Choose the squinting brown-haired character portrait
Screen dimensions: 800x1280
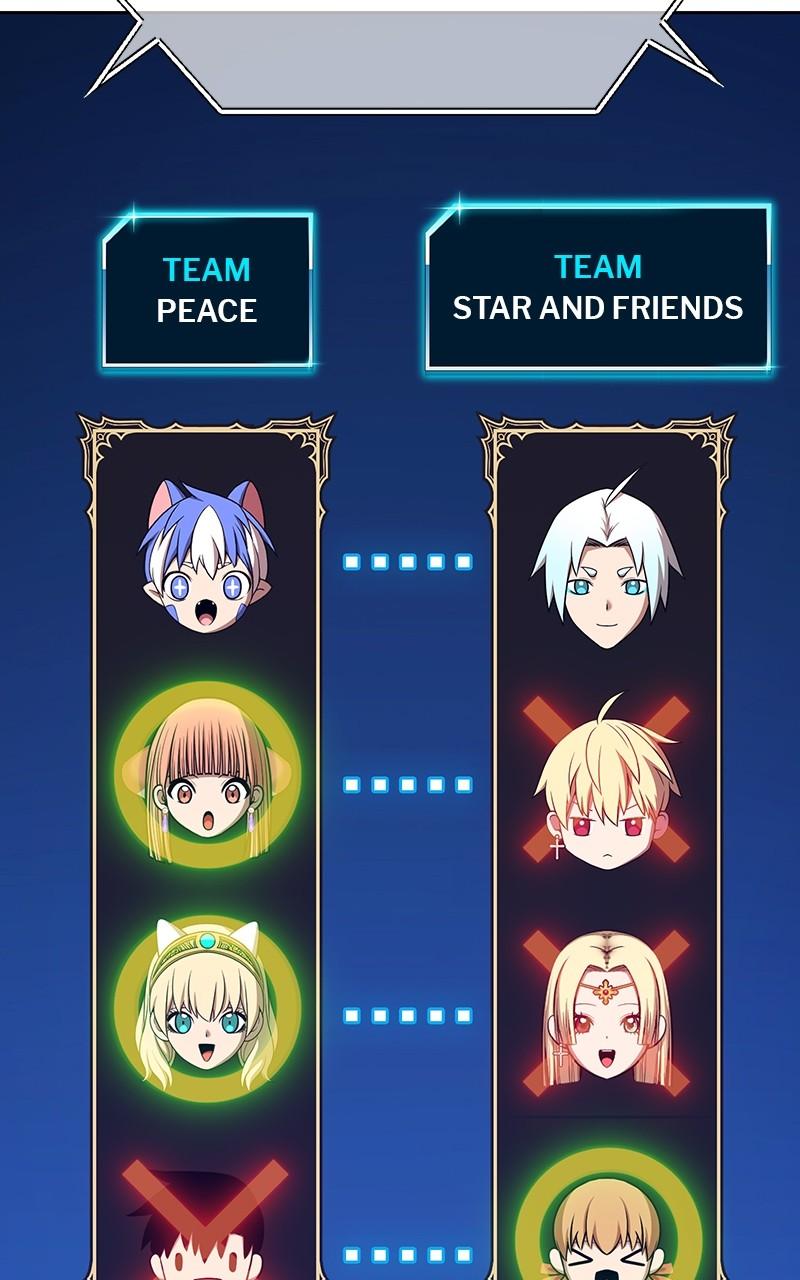(606, 1225)
